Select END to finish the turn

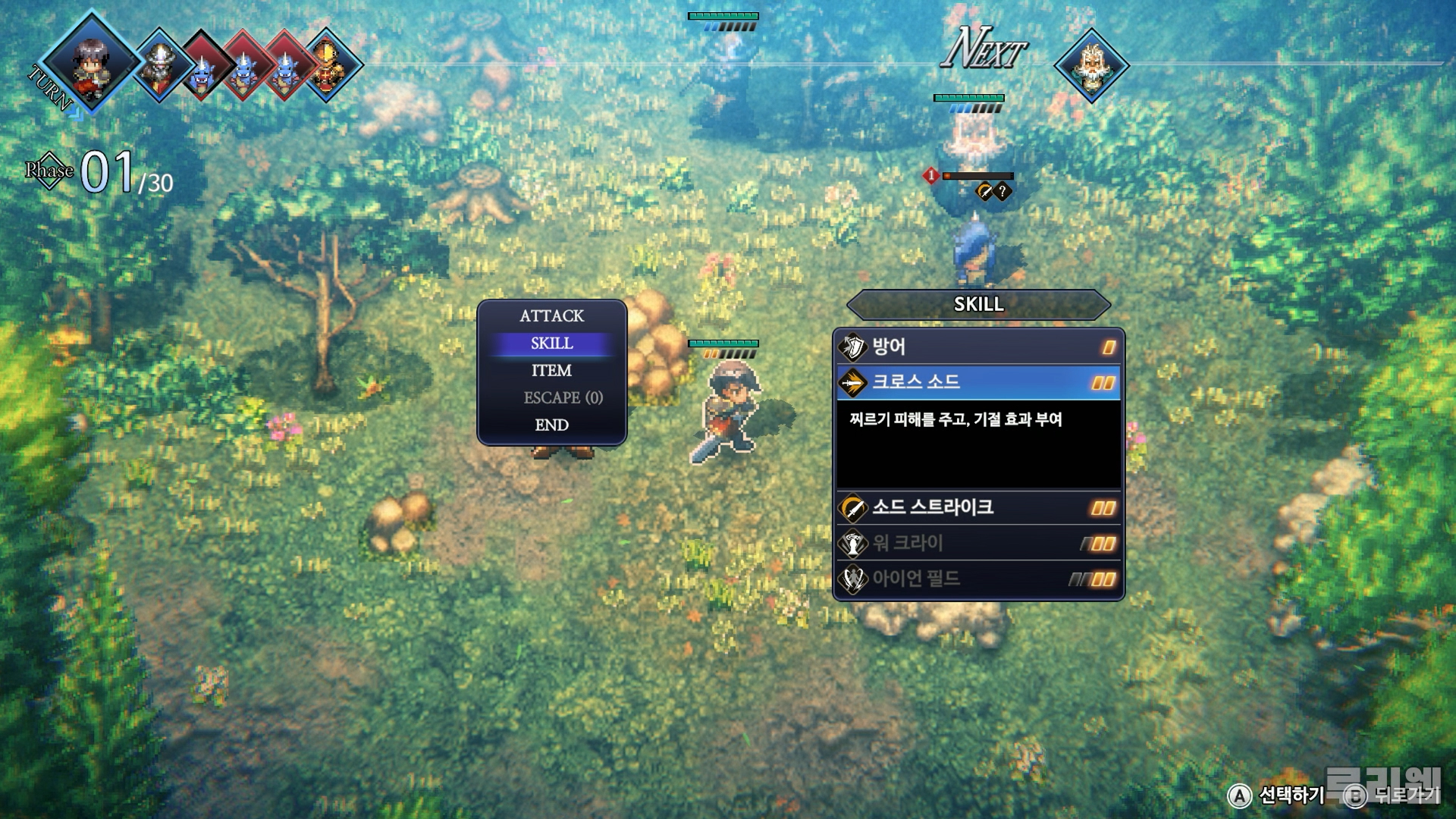pyautogui.click(x=551, y=425)
